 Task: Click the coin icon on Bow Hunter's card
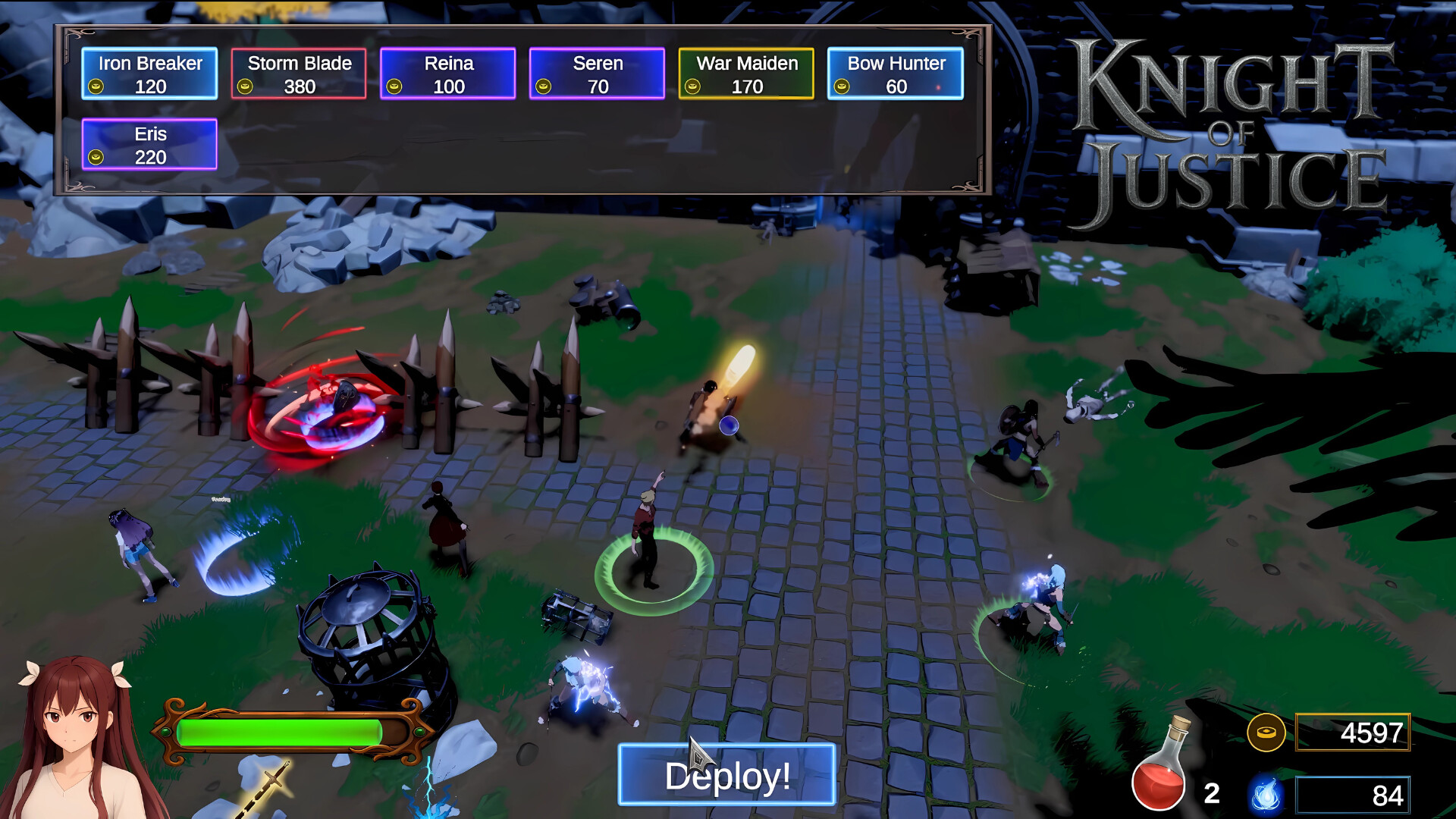pyautogui.click(x=842, y=86)
